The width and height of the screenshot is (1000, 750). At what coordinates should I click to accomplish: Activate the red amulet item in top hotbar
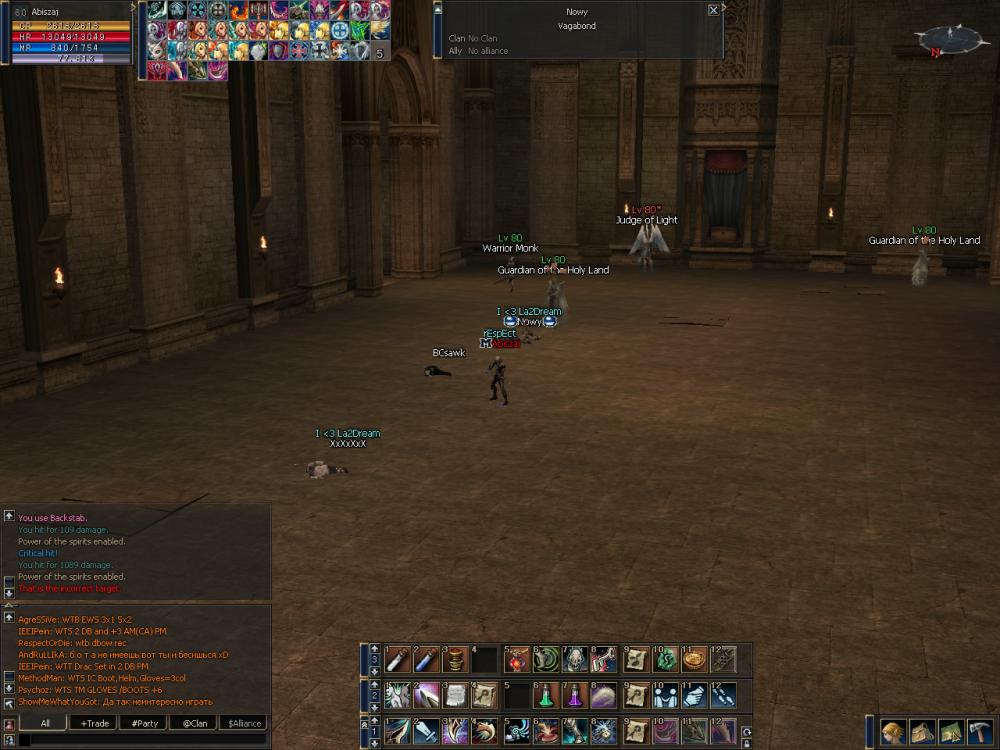516,660
